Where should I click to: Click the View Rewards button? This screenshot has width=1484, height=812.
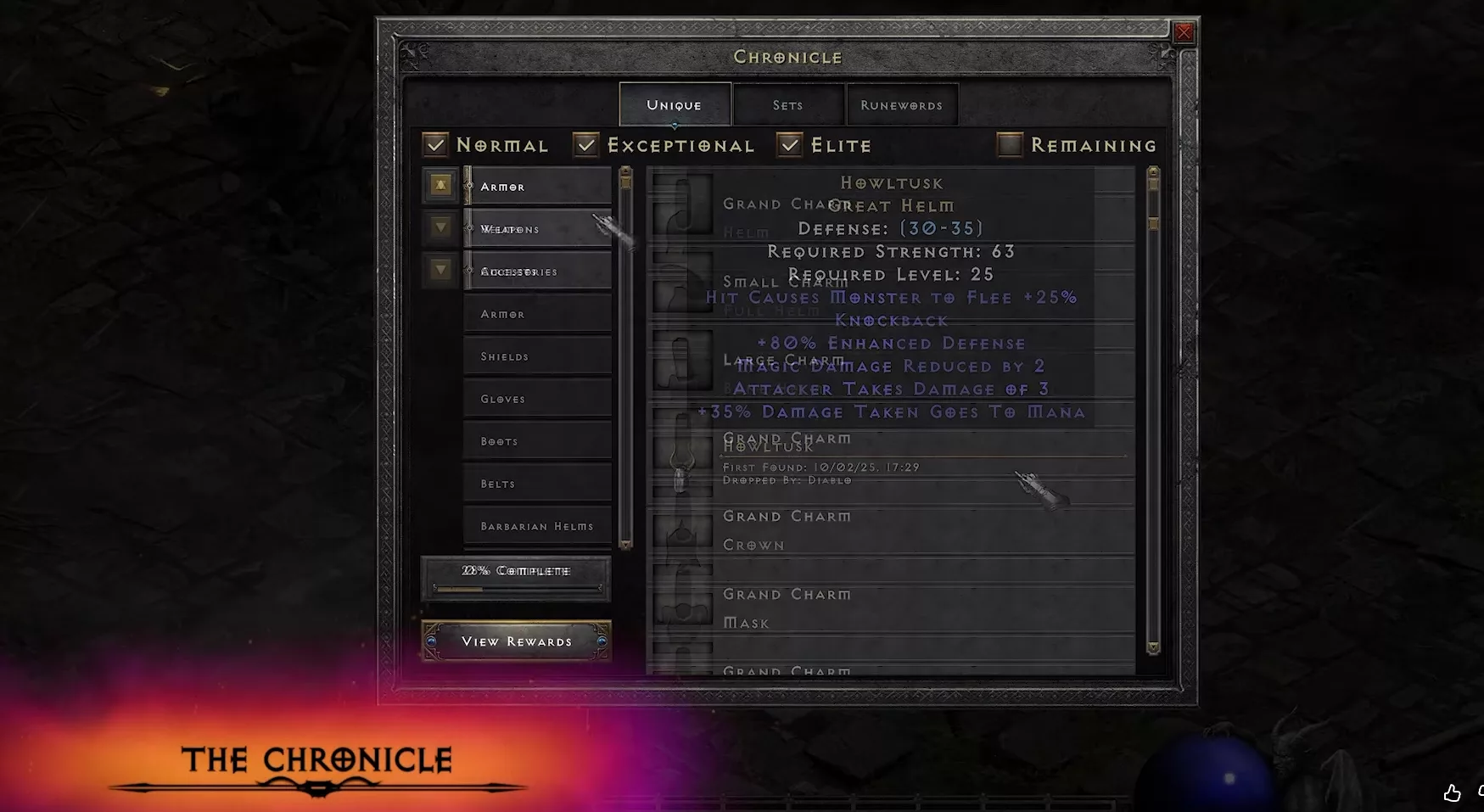(x=516, y=641)
